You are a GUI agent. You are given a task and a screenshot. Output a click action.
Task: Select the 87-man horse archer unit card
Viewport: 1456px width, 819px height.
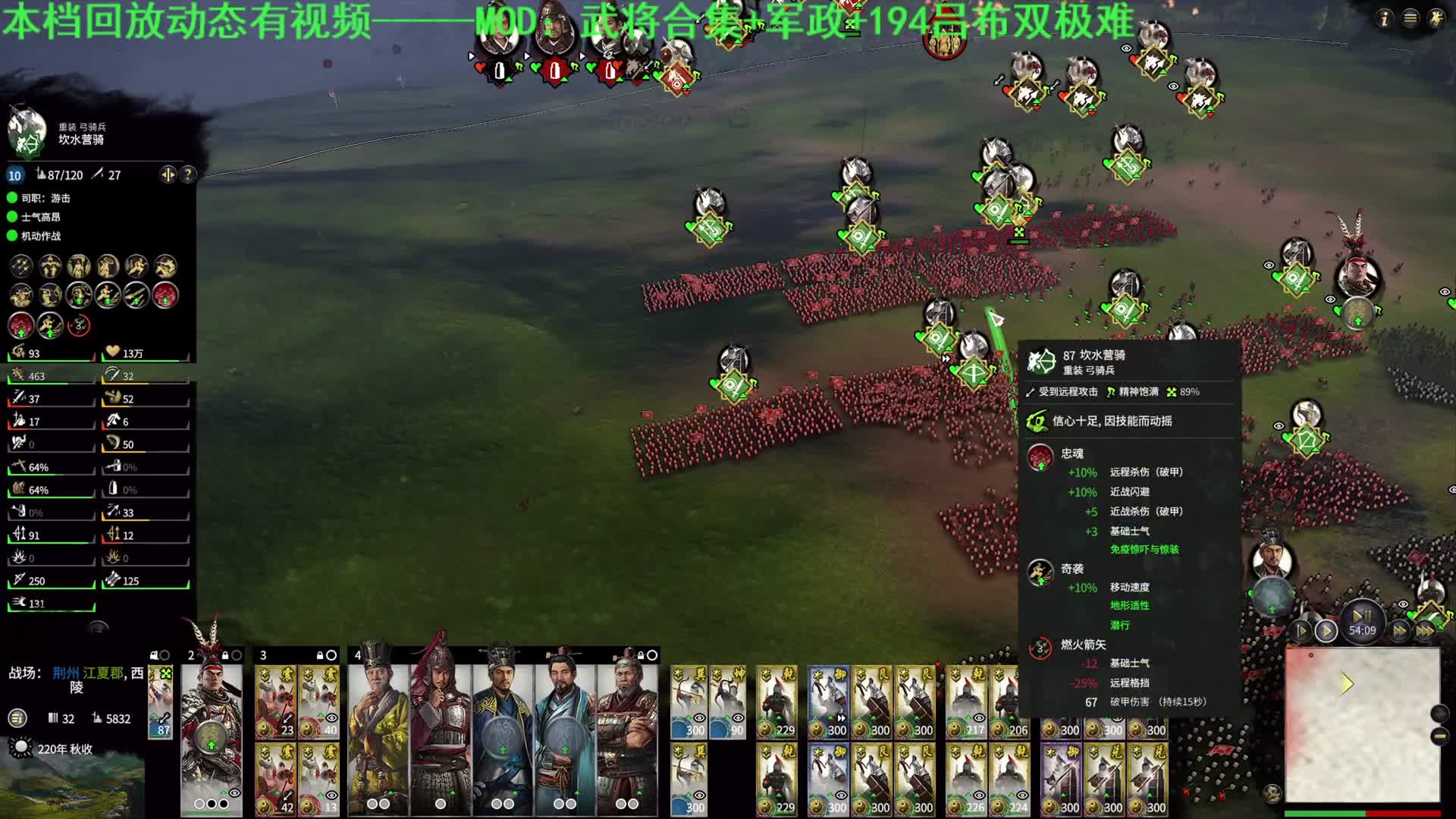coord(161,703)
